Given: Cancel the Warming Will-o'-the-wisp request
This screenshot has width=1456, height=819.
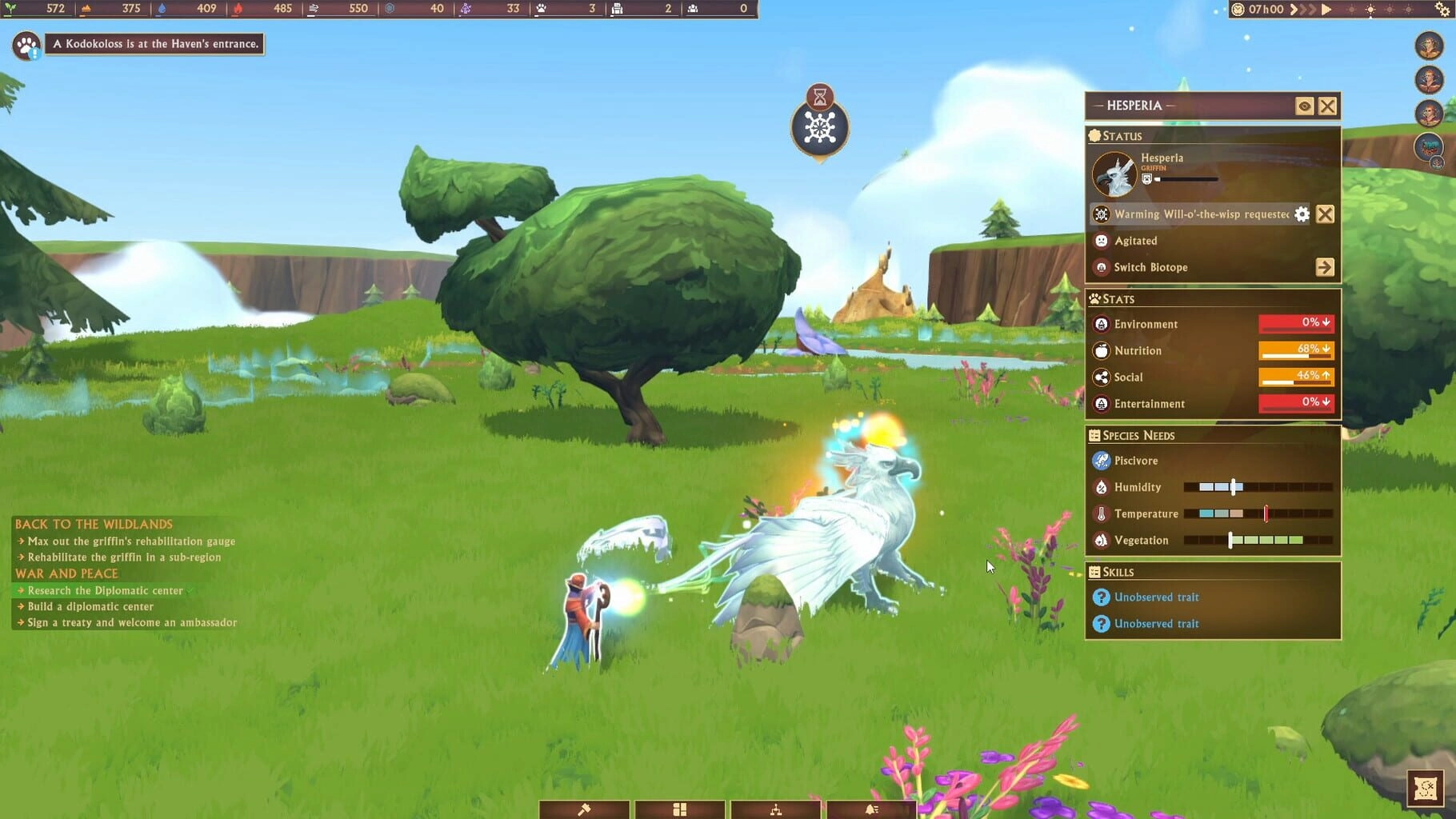Looking at the screenshot, I should pyautogui.click(x=1325, y=214).
